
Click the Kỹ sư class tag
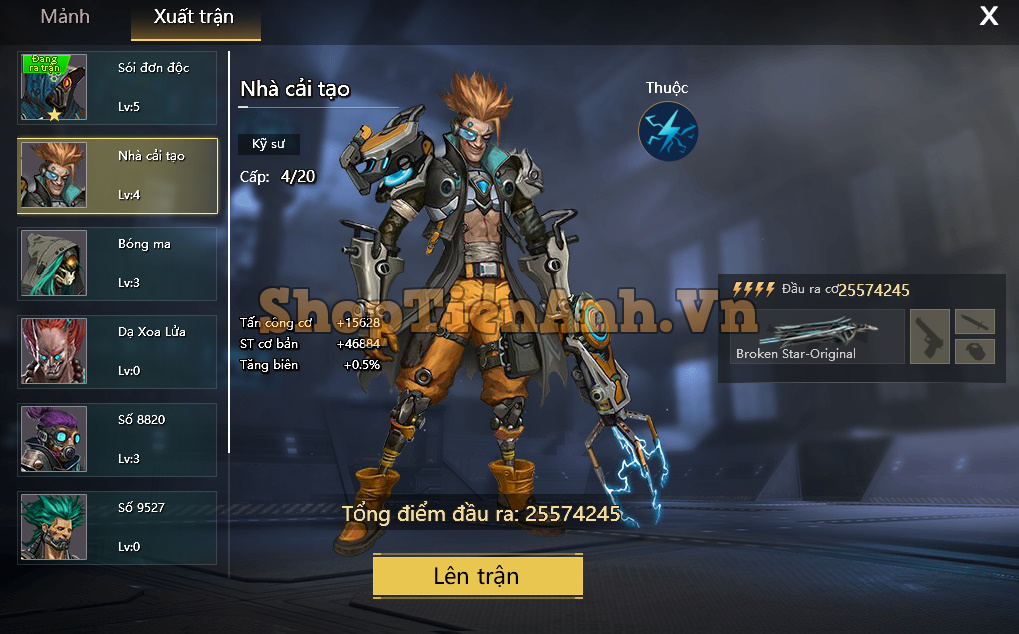coord(268,144)
